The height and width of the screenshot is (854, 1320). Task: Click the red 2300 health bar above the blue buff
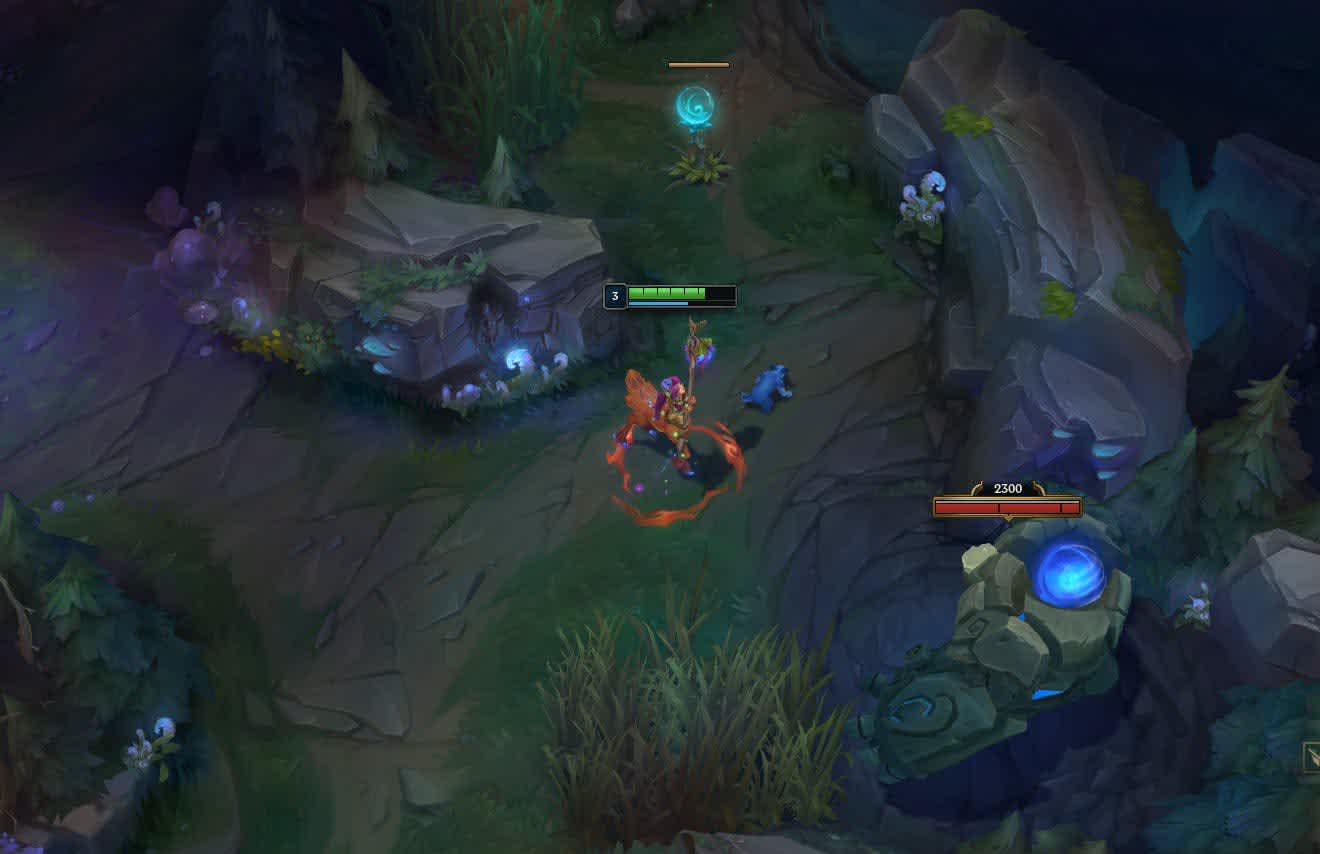coord(1006,508)
